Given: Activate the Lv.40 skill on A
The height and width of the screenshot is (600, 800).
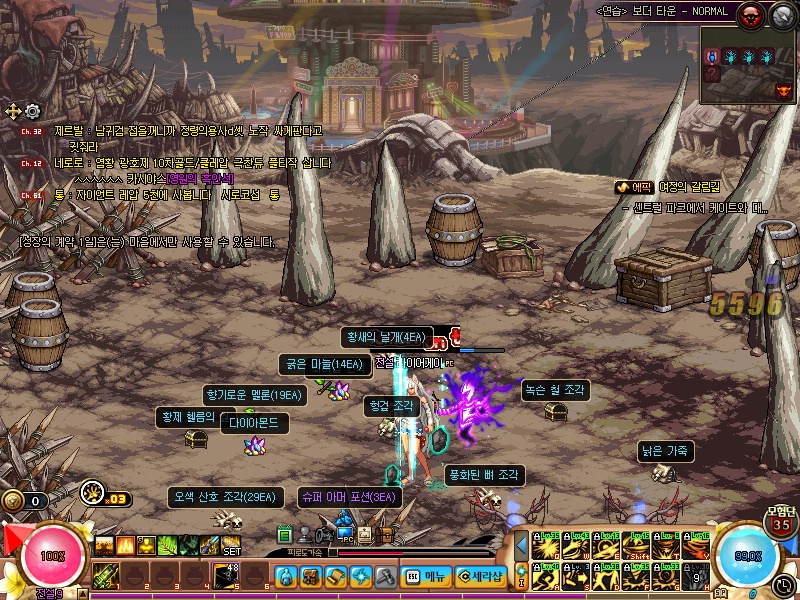Looking at the screenshot, I should (547, 577).
